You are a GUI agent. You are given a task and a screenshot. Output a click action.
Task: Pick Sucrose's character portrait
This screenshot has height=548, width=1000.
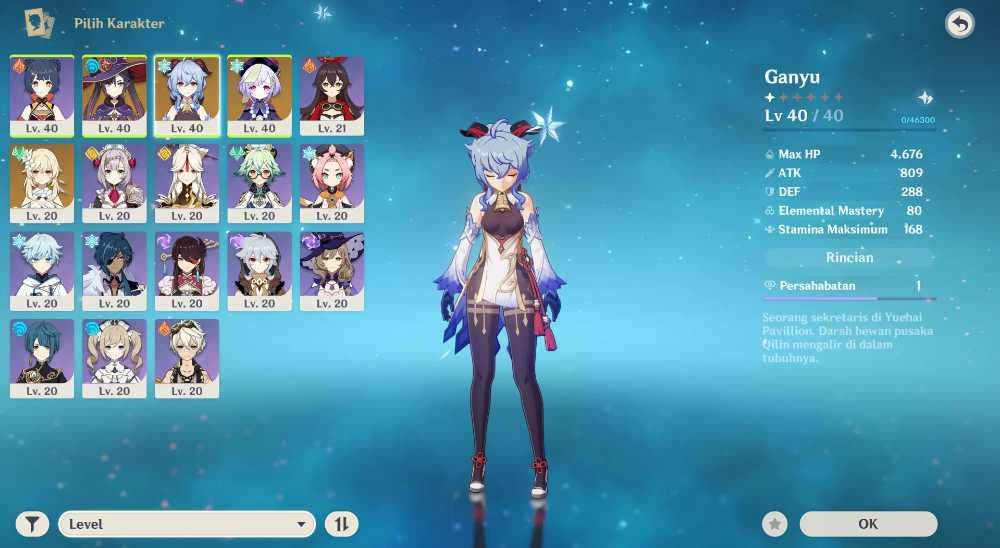(259, 183)
